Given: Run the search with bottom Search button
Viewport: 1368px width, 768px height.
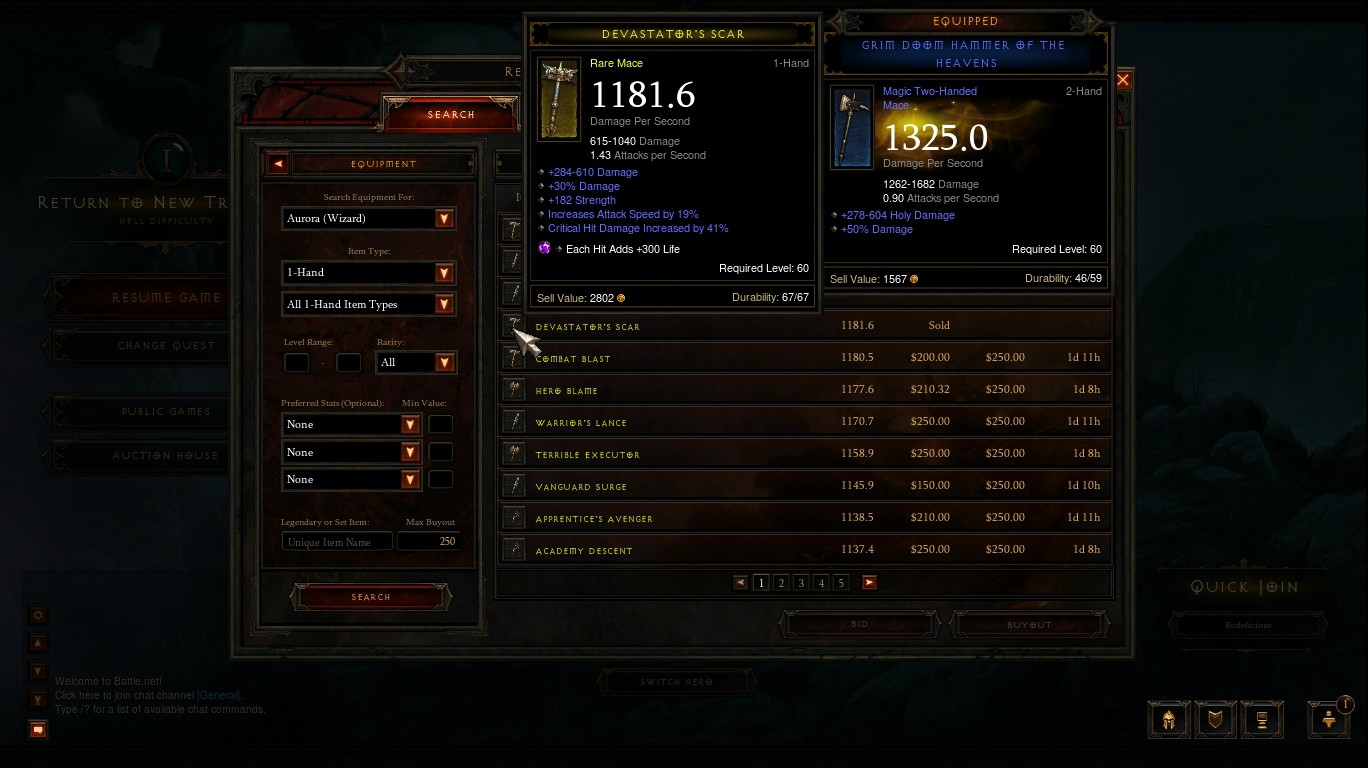Looking at the screenshot, I should point(371,597).
